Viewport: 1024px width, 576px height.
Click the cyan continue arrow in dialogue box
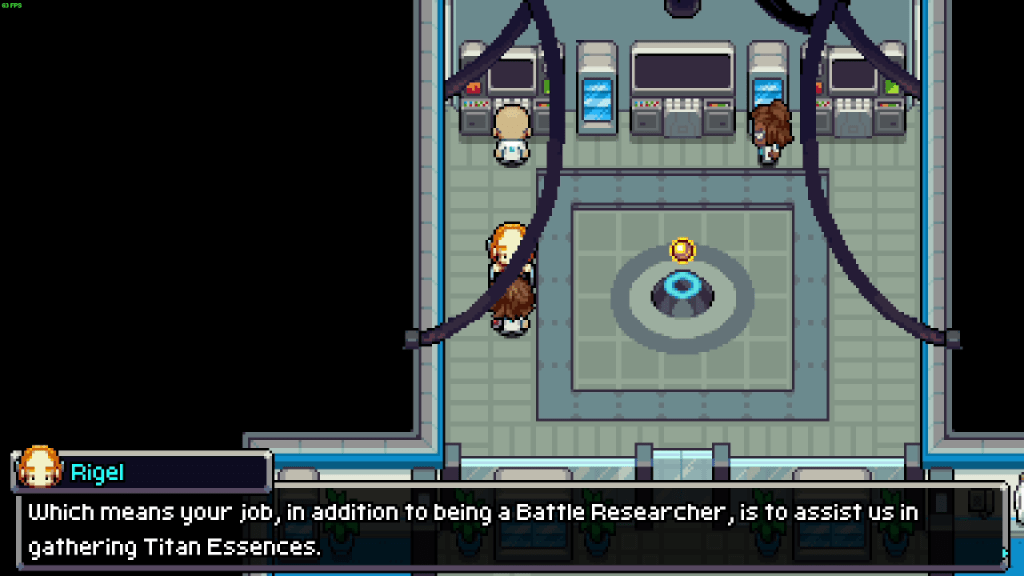point(1005,552)
